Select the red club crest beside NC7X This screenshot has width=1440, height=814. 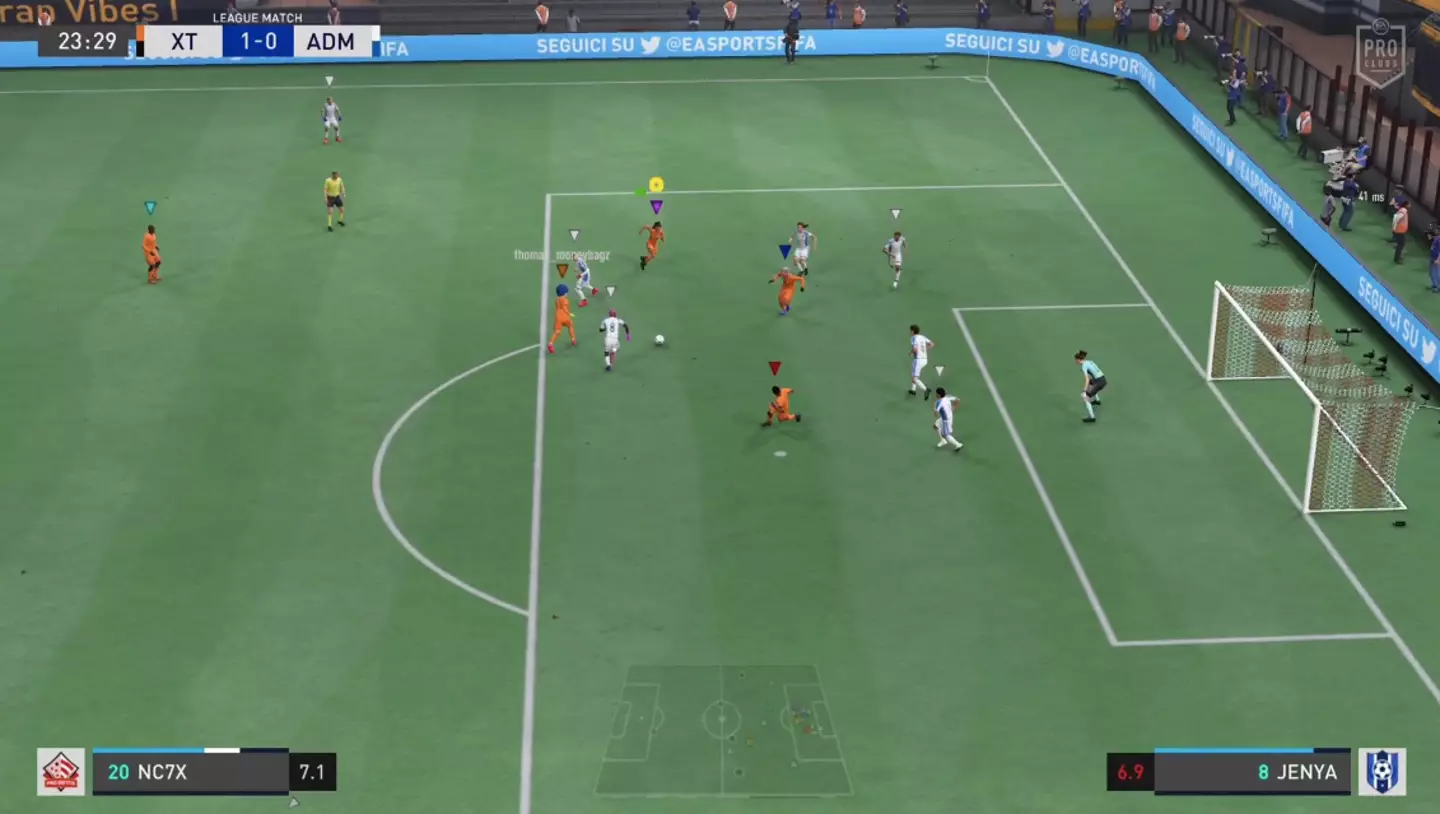point(61,772)
